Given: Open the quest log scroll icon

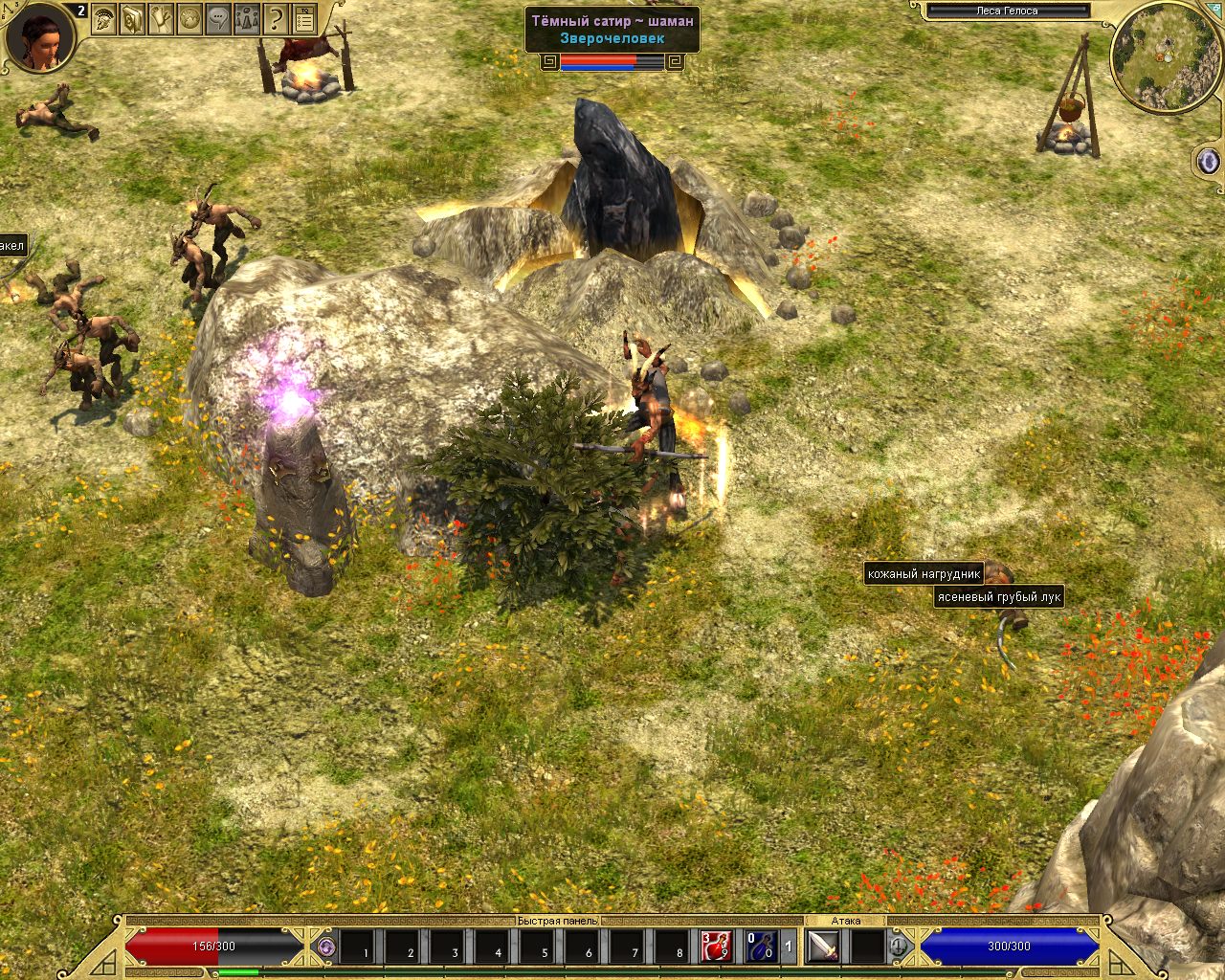Looking at the screenshot, I should (161, 18).
